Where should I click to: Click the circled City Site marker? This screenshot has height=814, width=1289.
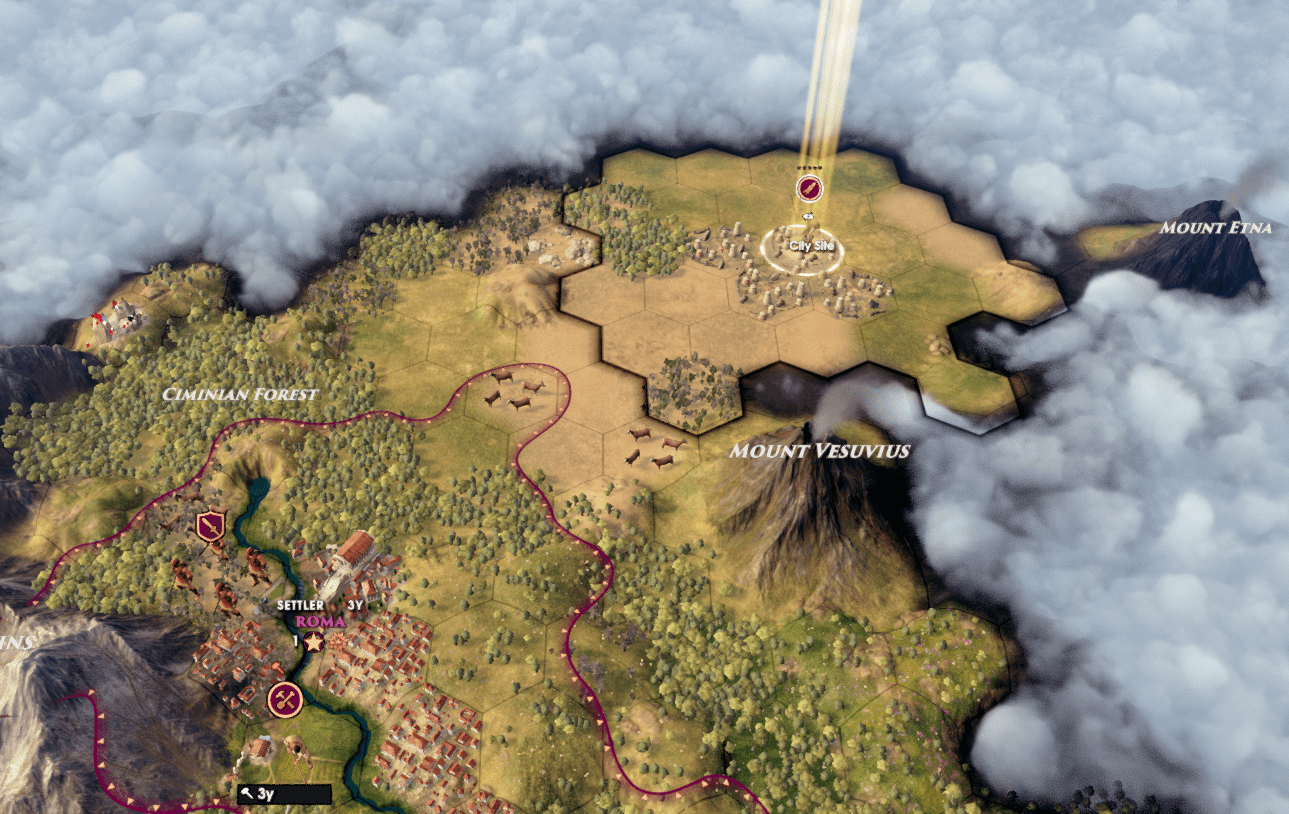click(802, 247)
